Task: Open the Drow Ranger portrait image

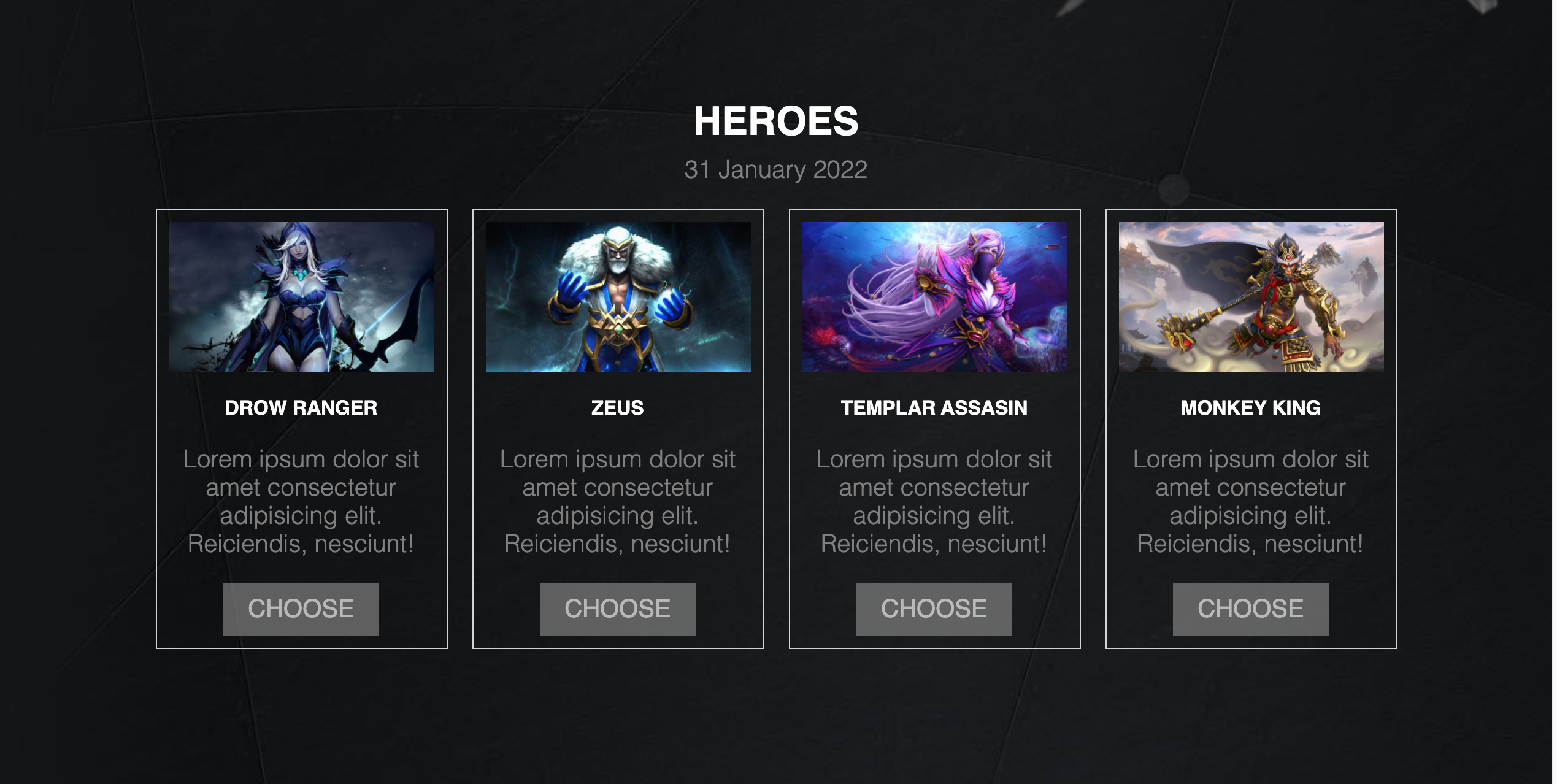Action: point(301,297)
